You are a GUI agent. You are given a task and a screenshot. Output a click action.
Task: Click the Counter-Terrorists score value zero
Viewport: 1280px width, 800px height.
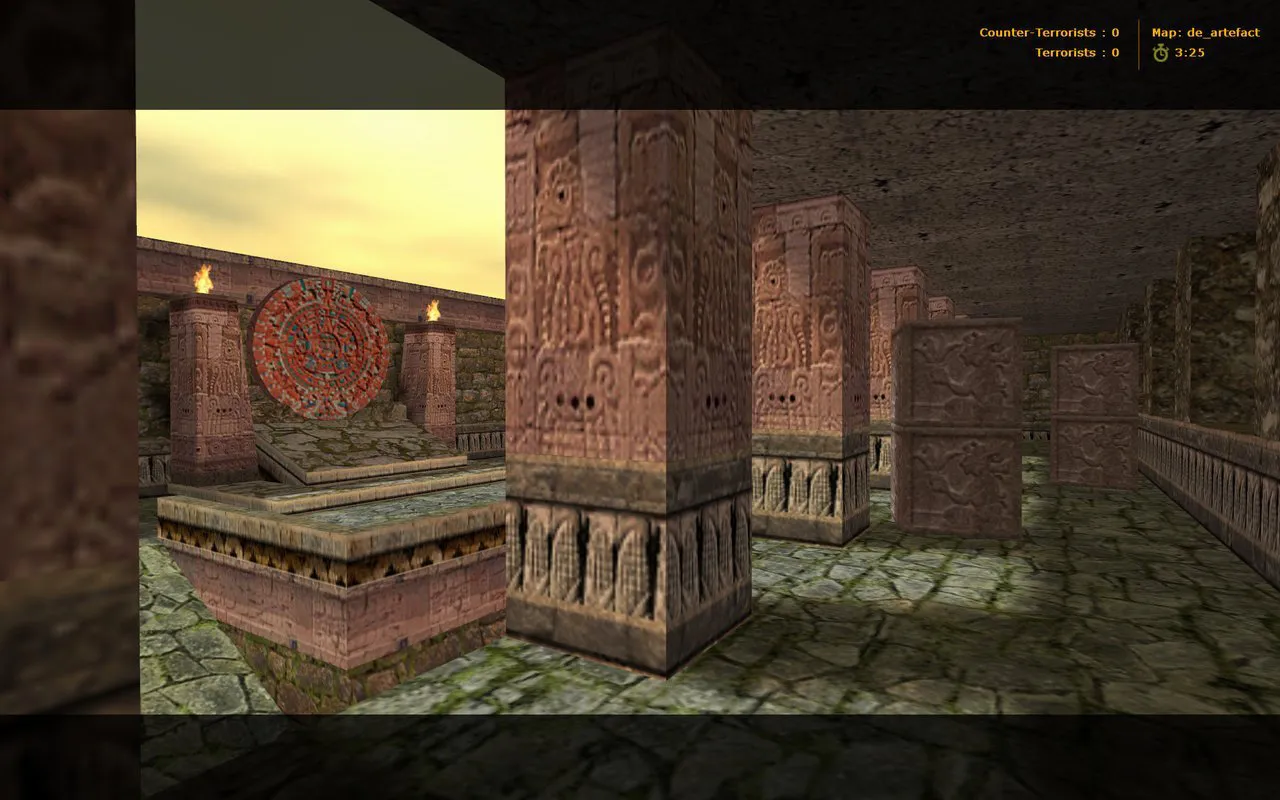[1113, 31]
